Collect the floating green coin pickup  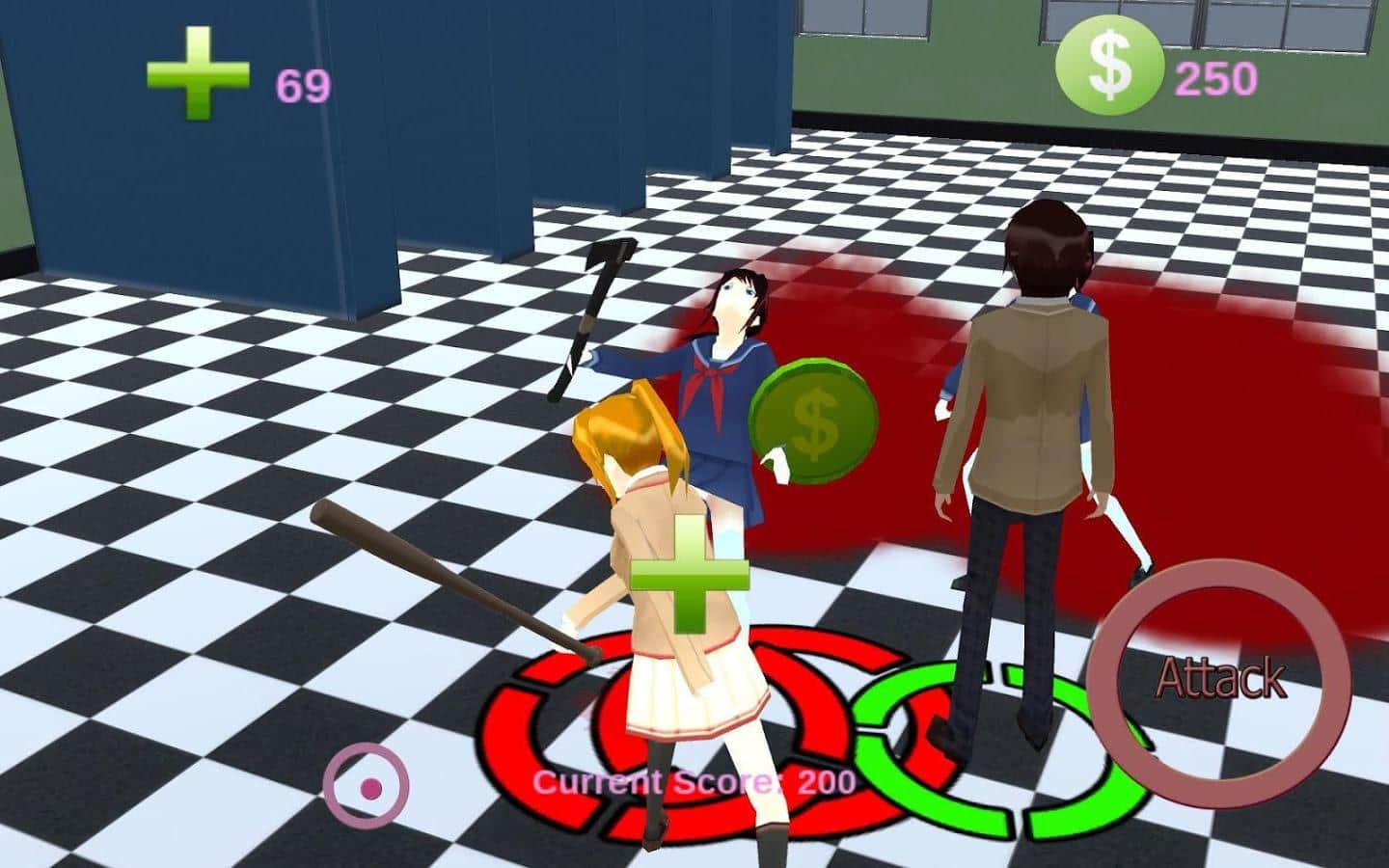pos(813,420)
